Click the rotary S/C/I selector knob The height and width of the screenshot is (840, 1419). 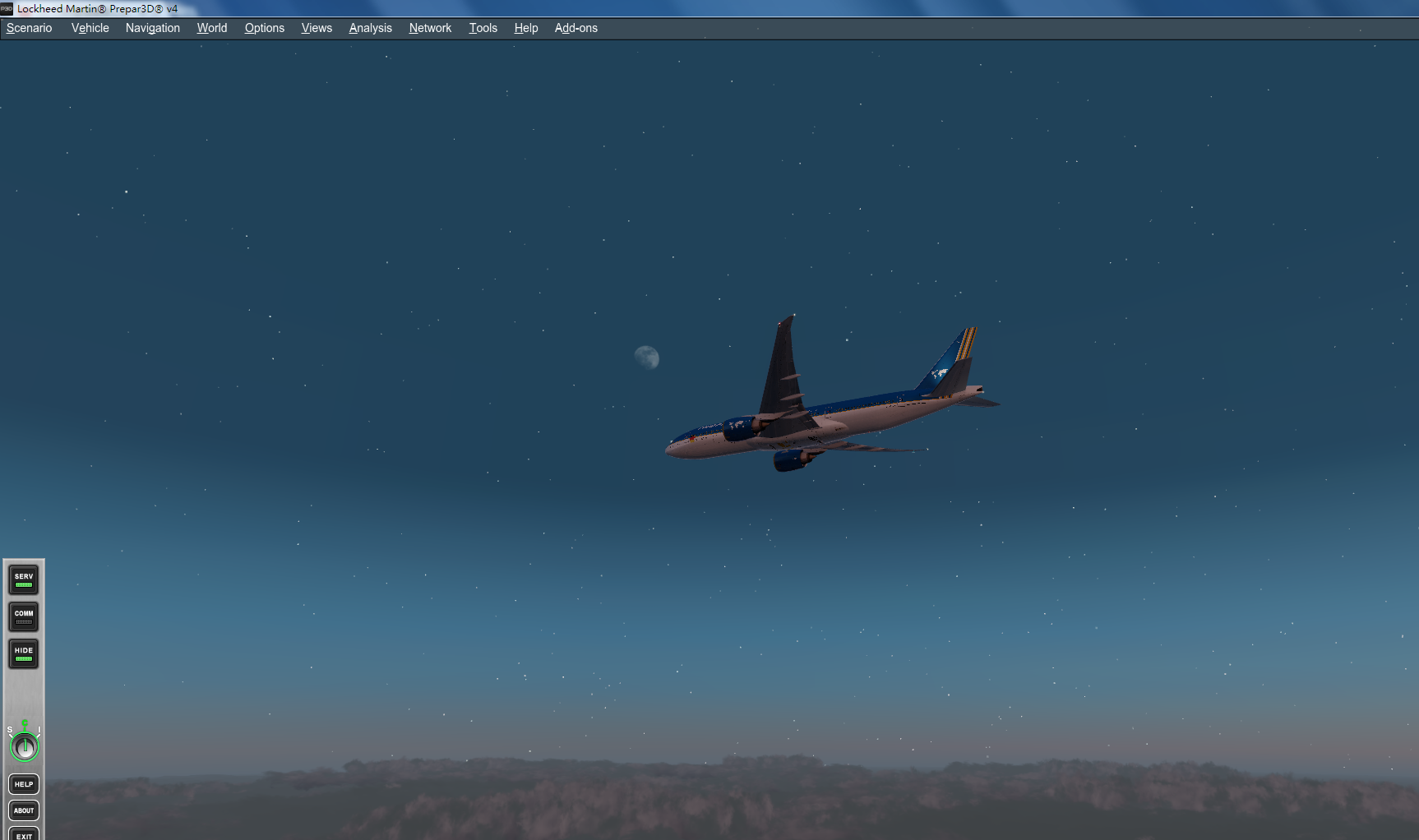pos(24,746)
